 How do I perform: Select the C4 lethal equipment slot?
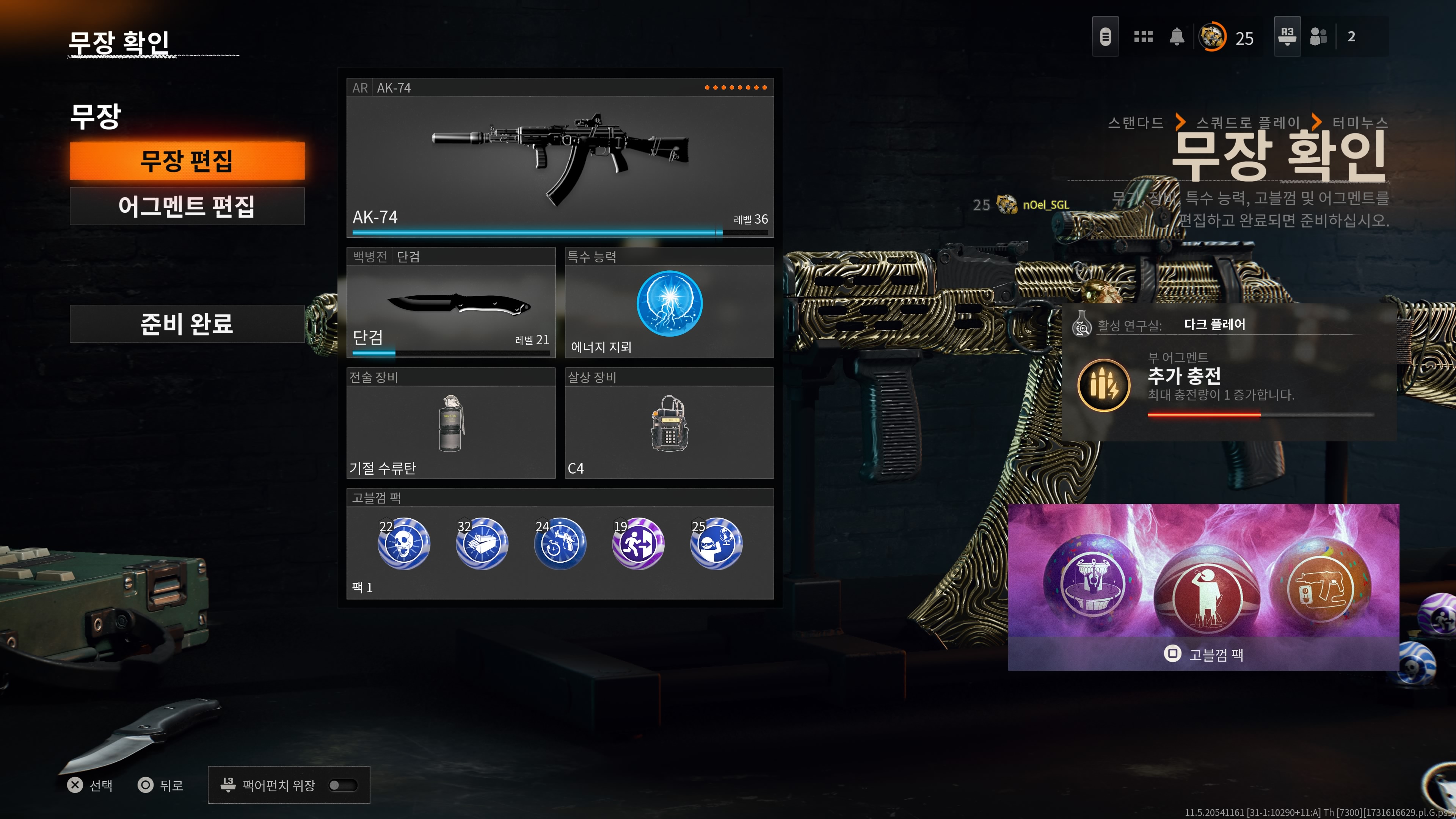tap(669, 424)
